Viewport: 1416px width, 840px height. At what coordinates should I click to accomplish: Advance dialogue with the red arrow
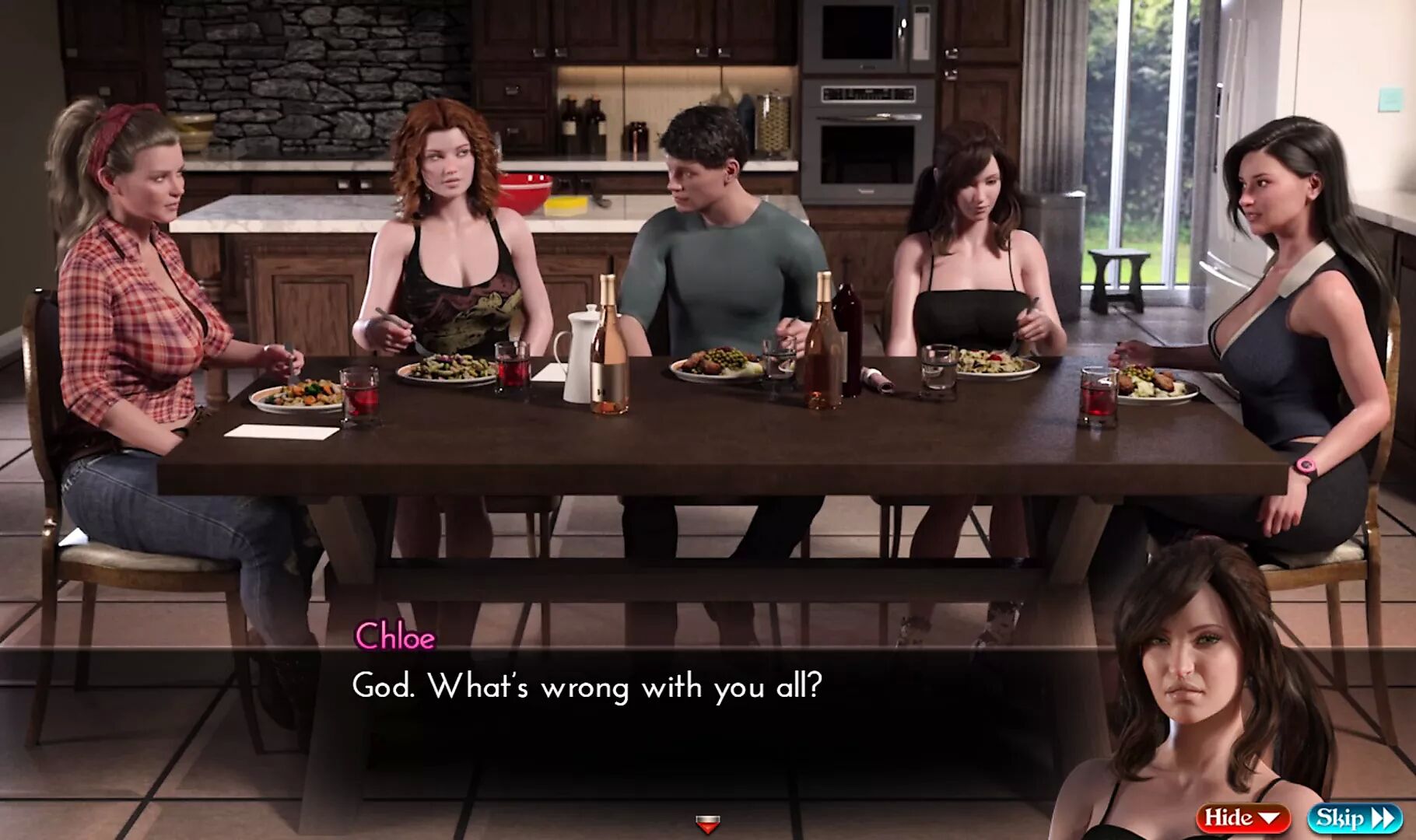pyautogui.click(x=707, y=823)
